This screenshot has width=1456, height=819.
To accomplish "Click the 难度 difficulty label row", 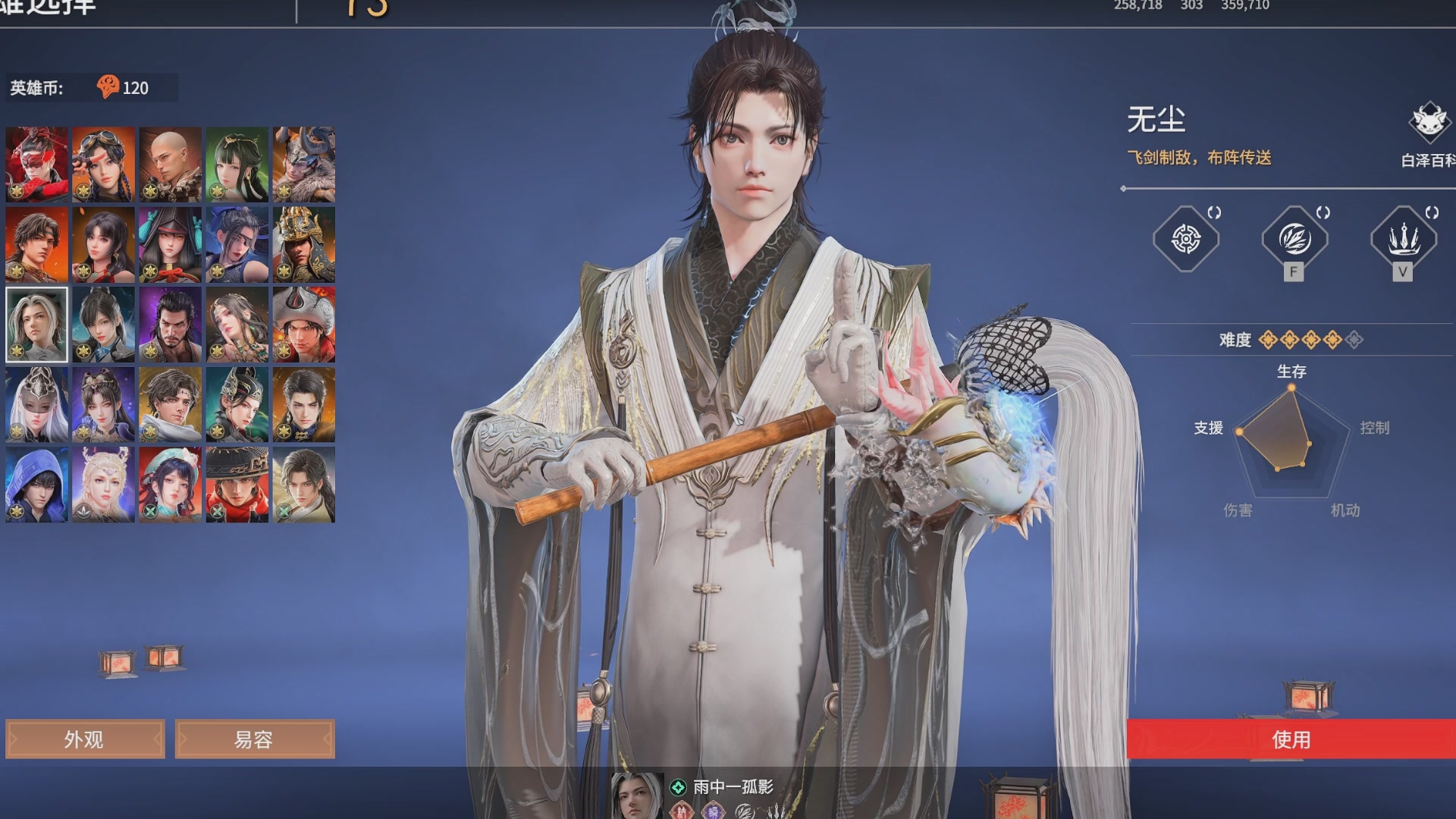I will point(1236,340).
